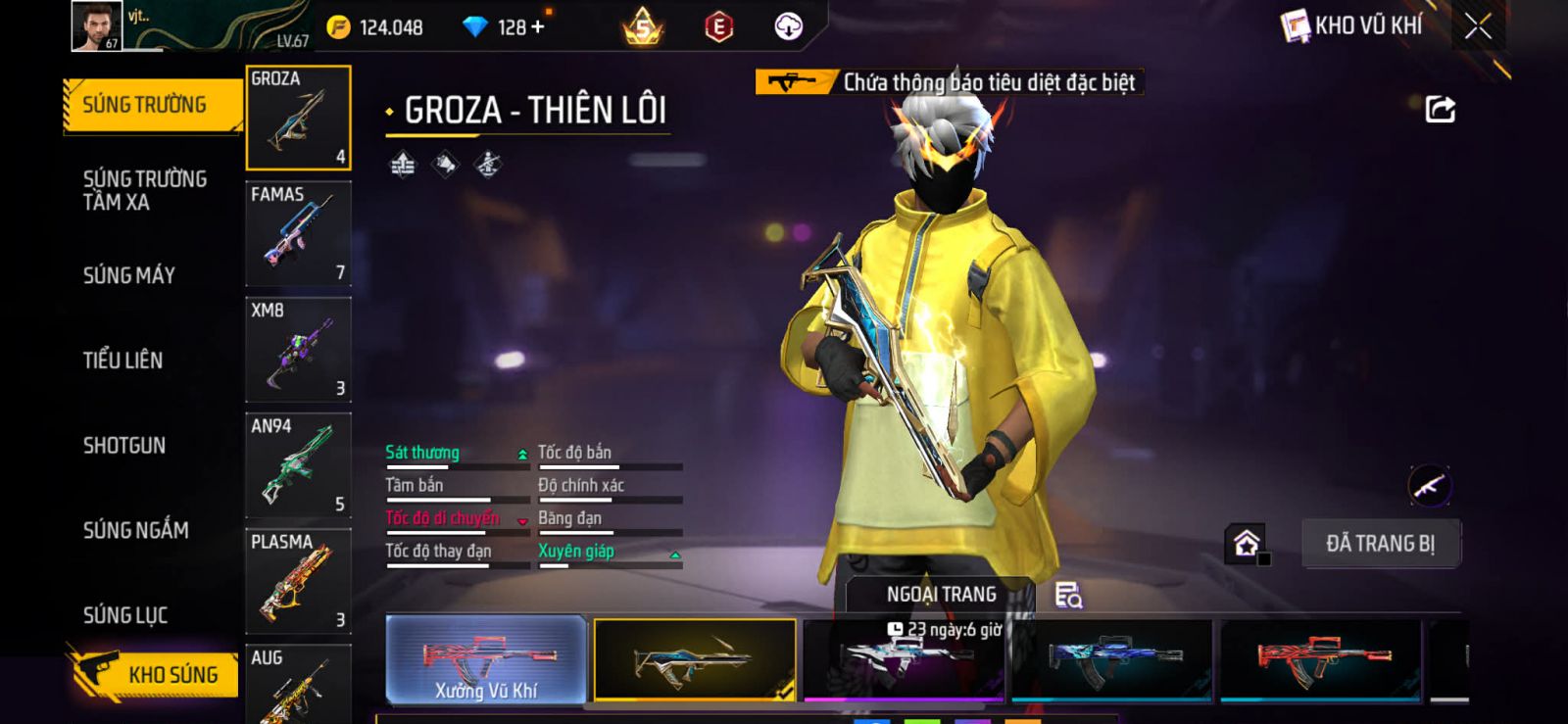The image size is (1568, 724).
Task: Switch to Súng Trường Tầm Xa category
Action: tap(145, 190)
